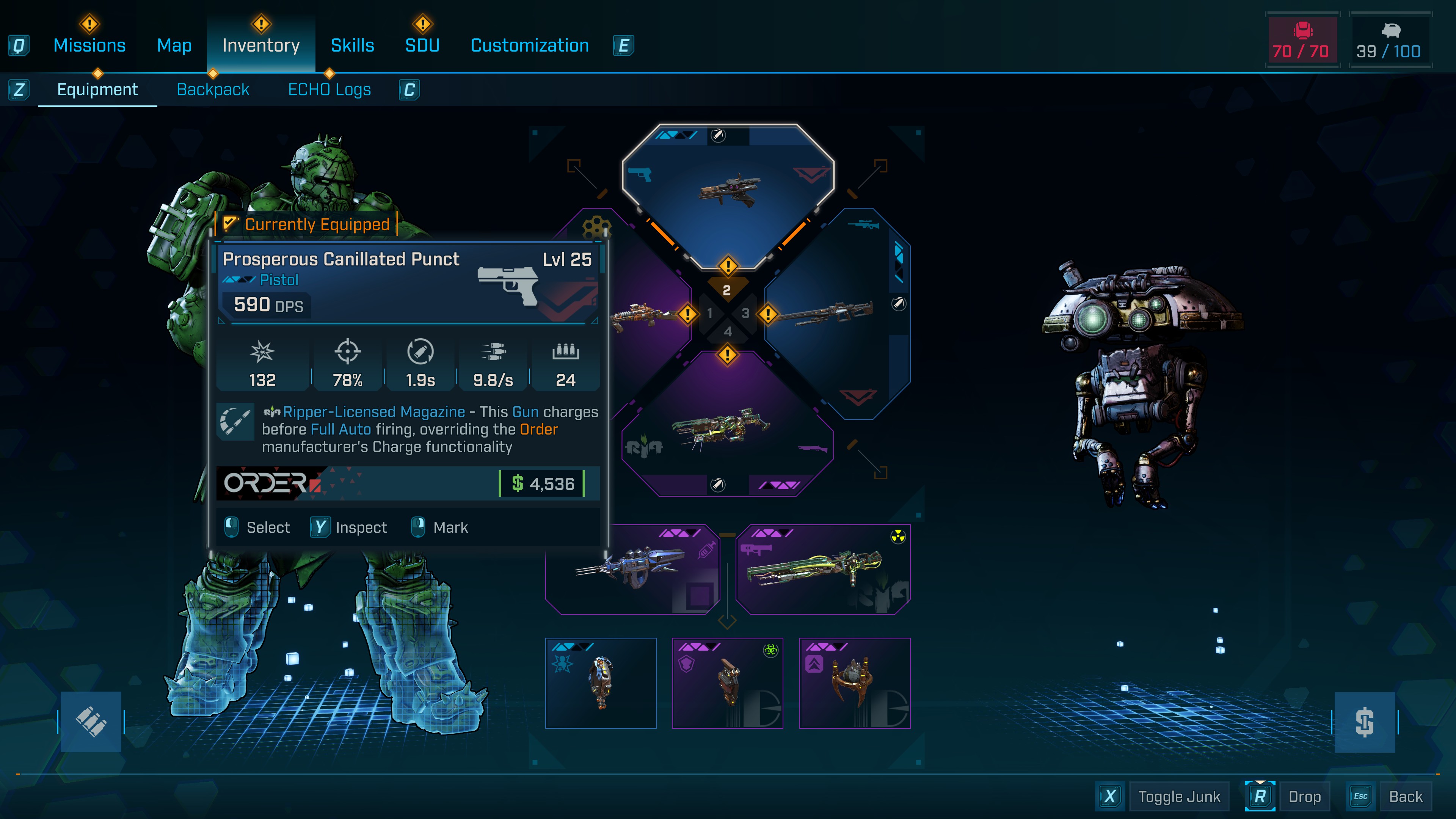The height and width of the screenshot is (819, 1456).
Task: Select the Equipment sub-tab
Action: coord(97,89)
